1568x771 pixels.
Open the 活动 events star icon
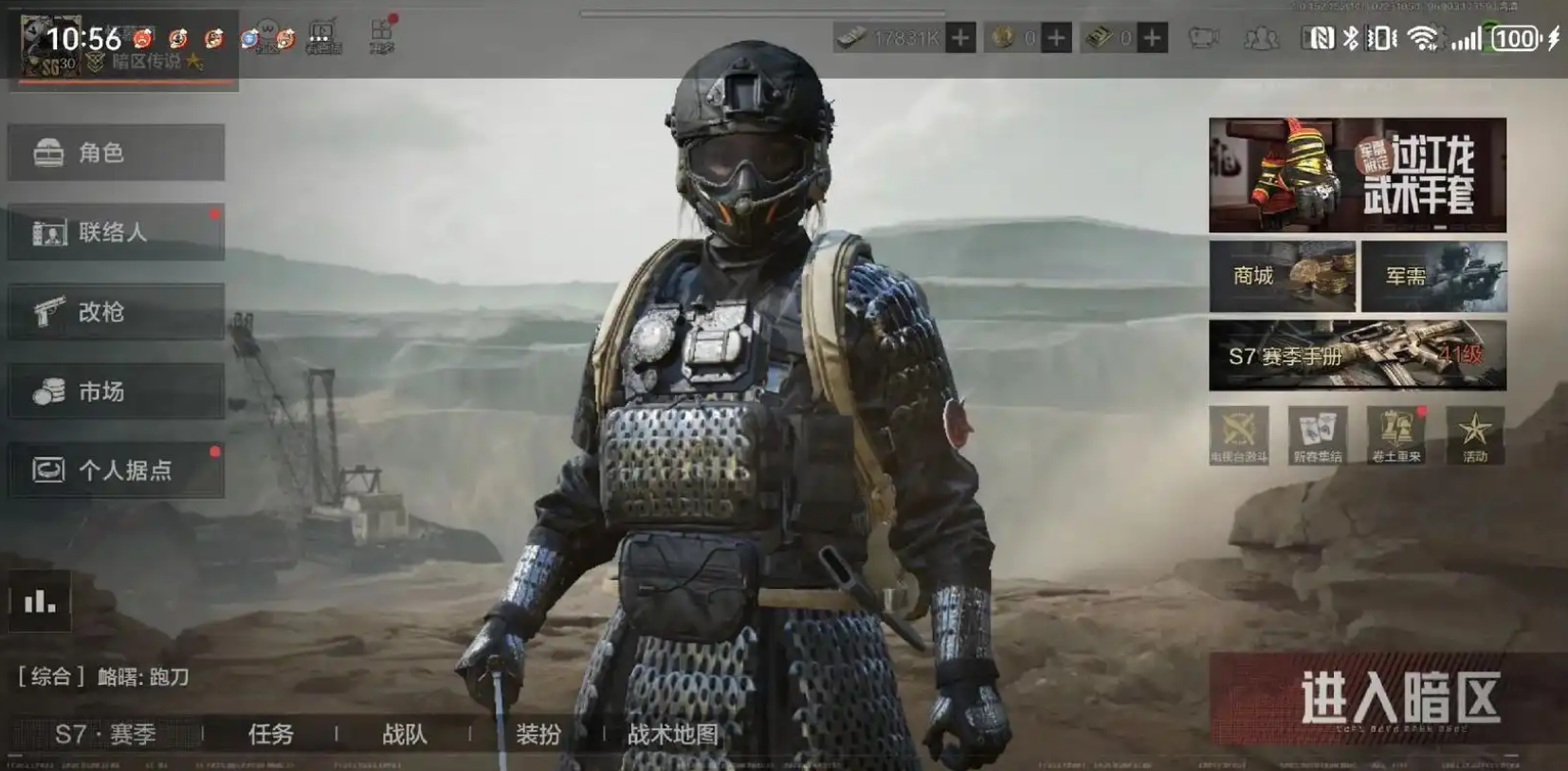[x=1474, y=435]
